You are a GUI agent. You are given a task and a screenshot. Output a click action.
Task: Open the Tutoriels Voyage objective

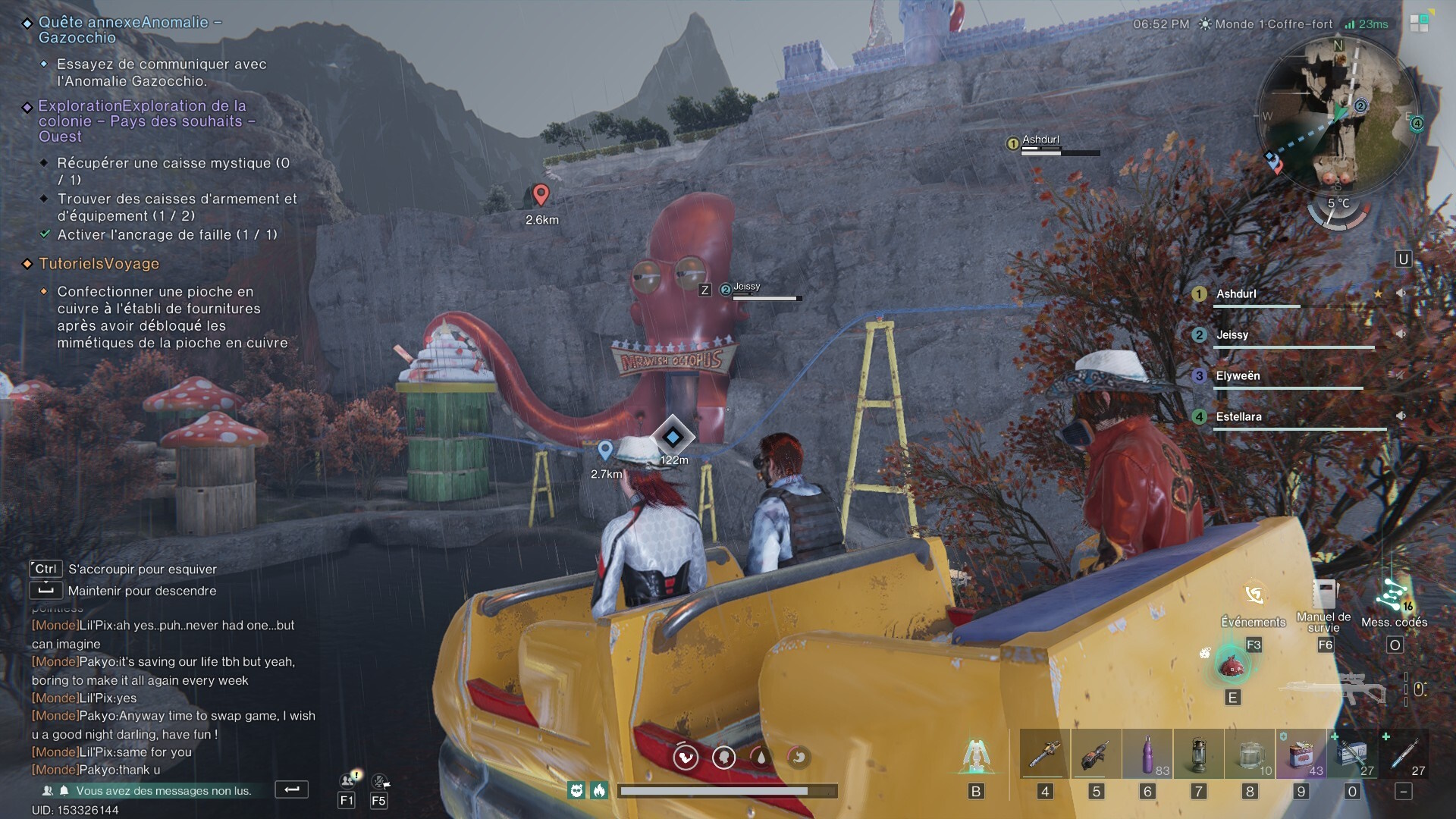(99, 264)
